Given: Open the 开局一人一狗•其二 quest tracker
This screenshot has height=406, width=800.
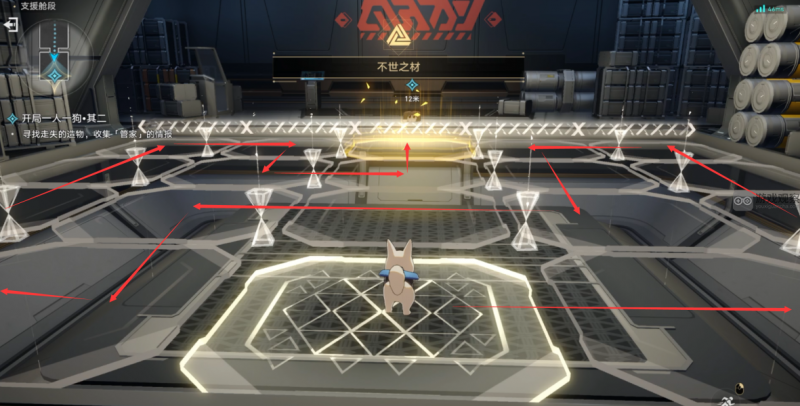Looking at the screenshot, I should click(62, 118).
